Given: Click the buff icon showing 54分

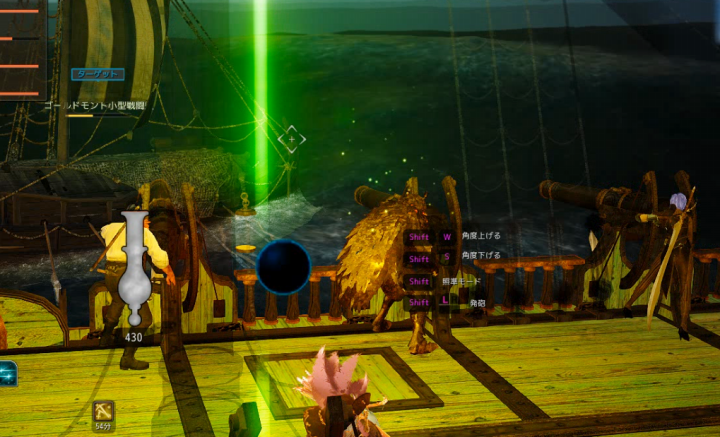Looking at the screenshot, I should tap(103, 411).
